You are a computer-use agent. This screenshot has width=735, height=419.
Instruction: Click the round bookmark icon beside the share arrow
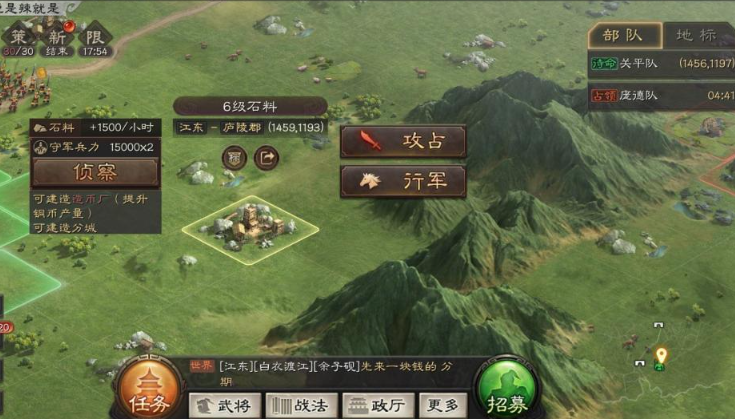234,157
